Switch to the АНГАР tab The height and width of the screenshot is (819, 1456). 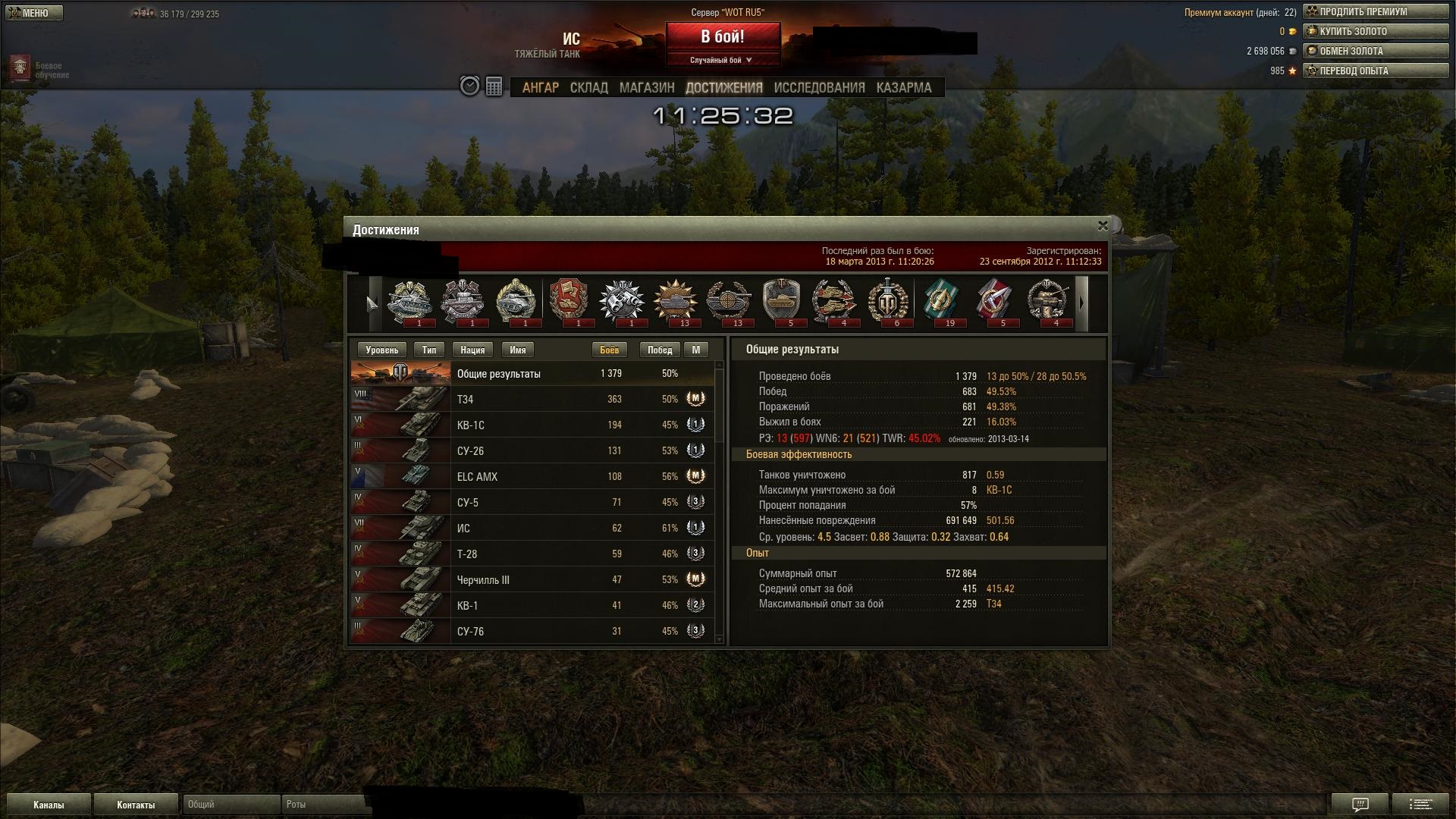540,88
